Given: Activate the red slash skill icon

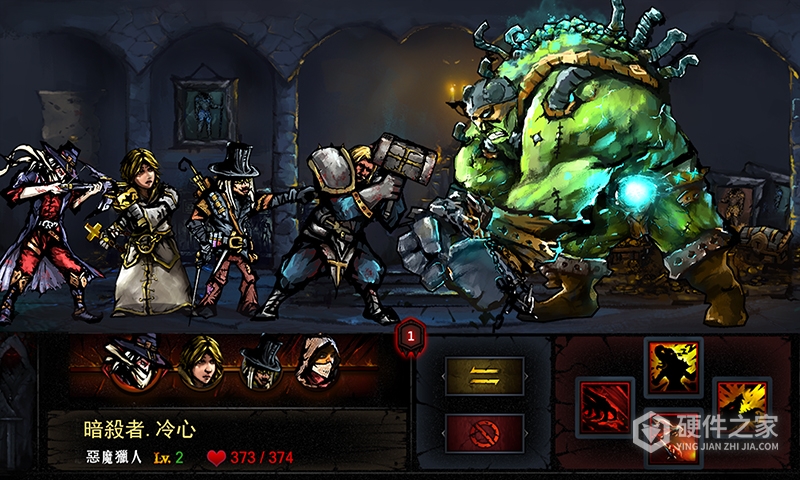Looking at the screenshot, I should click(x=606, y=407).
